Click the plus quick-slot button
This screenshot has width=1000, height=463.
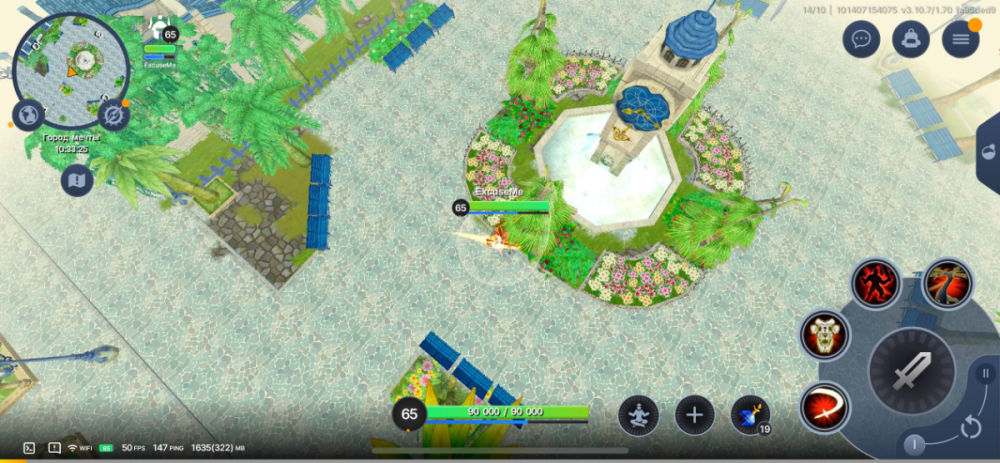click(x=695, y=415)
